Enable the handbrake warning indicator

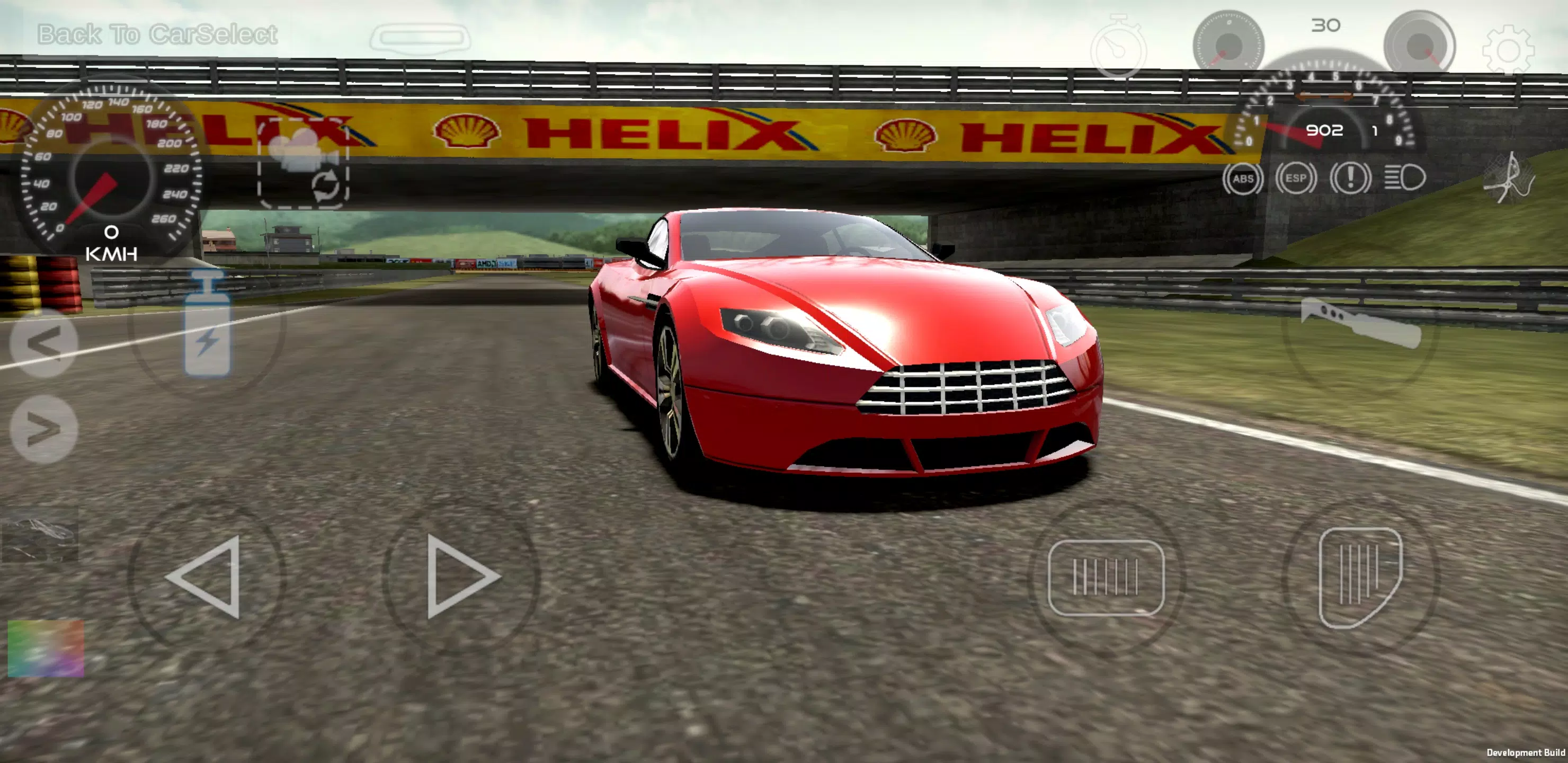pos(1352,179)
